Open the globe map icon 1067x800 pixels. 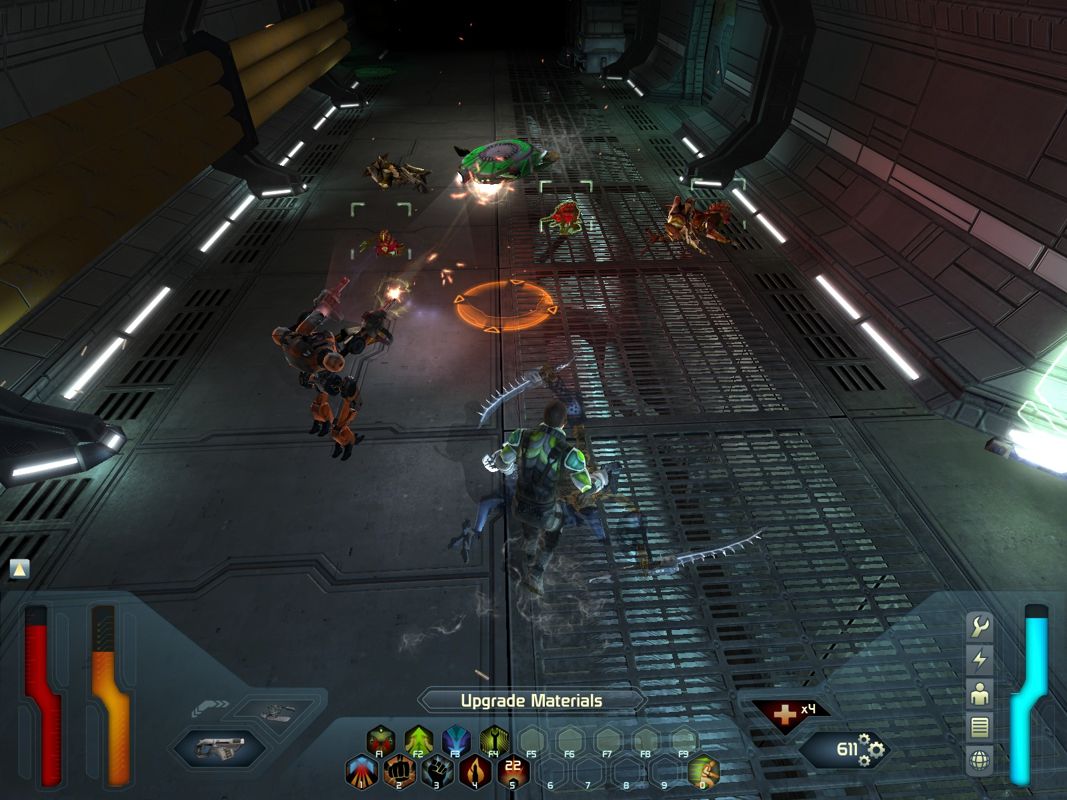[x=980, y=761]
